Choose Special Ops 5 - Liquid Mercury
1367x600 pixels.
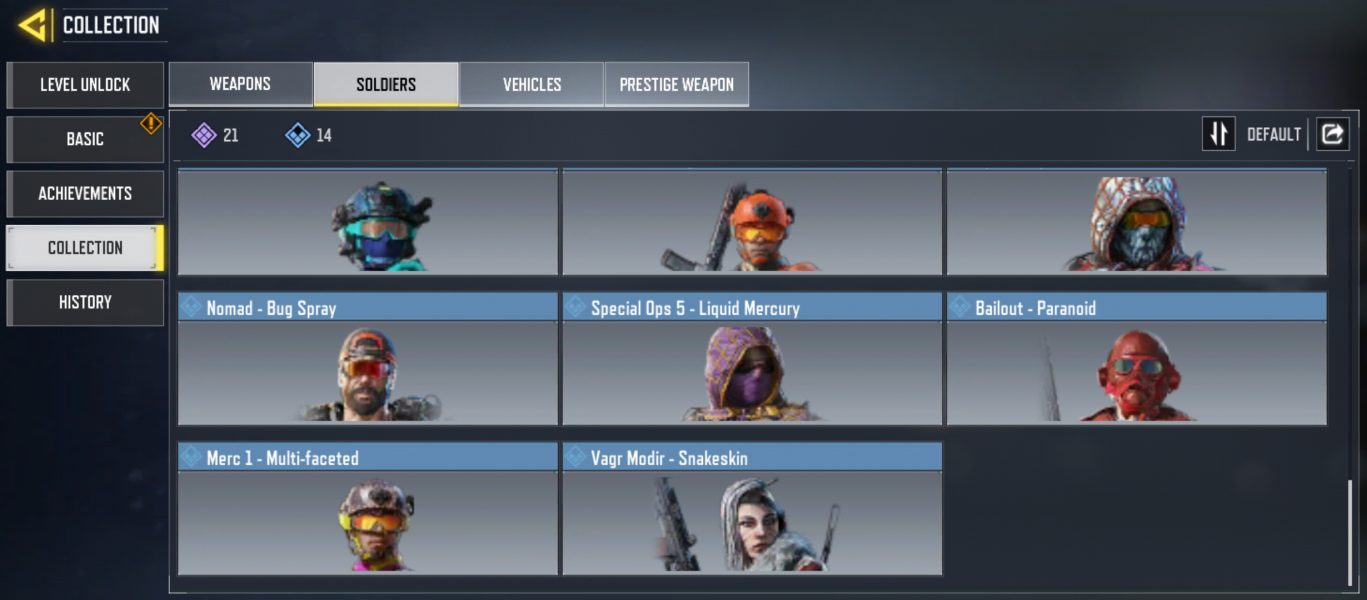point(752,359)
